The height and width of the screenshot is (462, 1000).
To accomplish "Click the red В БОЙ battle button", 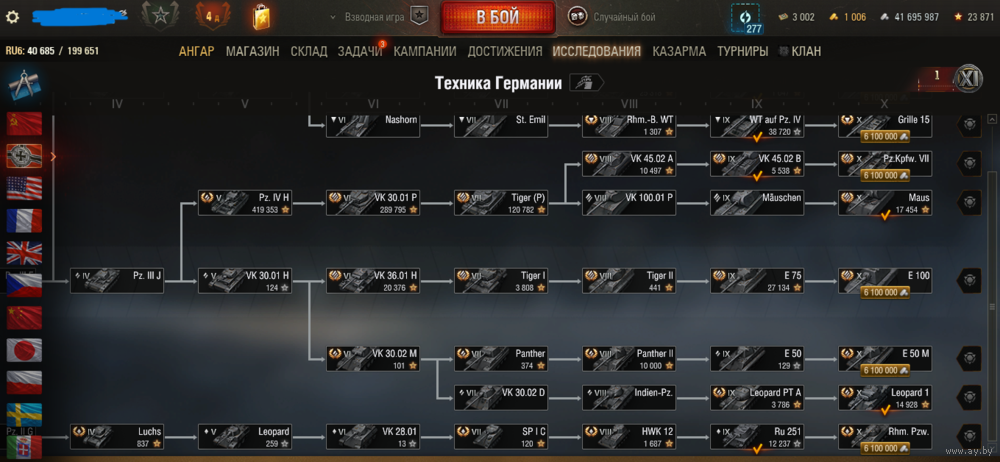I will click(497, 17).
